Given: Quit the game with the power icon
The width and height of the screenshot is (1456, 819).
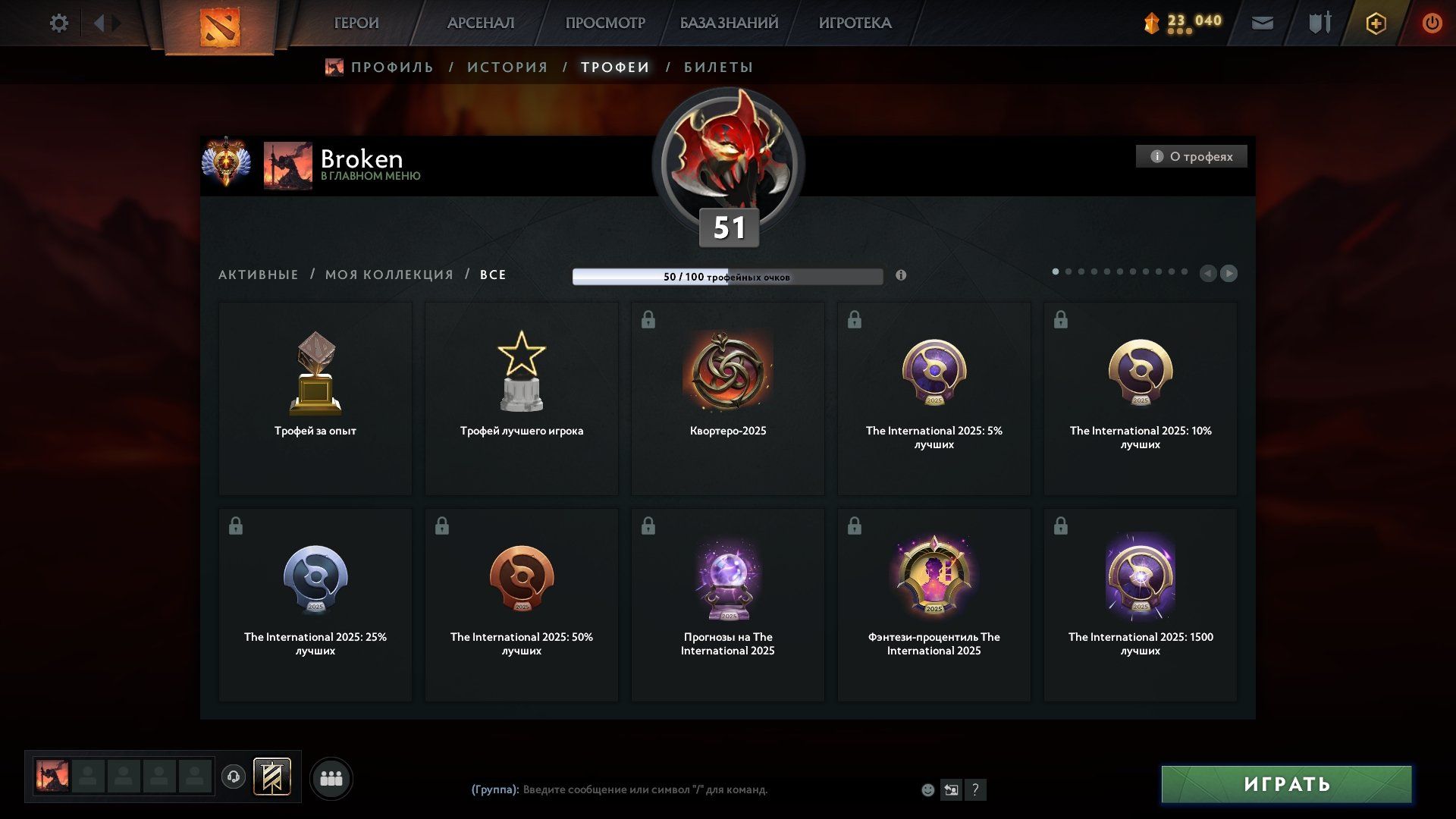Looking at the screenshot, I should coord(1432,23).
